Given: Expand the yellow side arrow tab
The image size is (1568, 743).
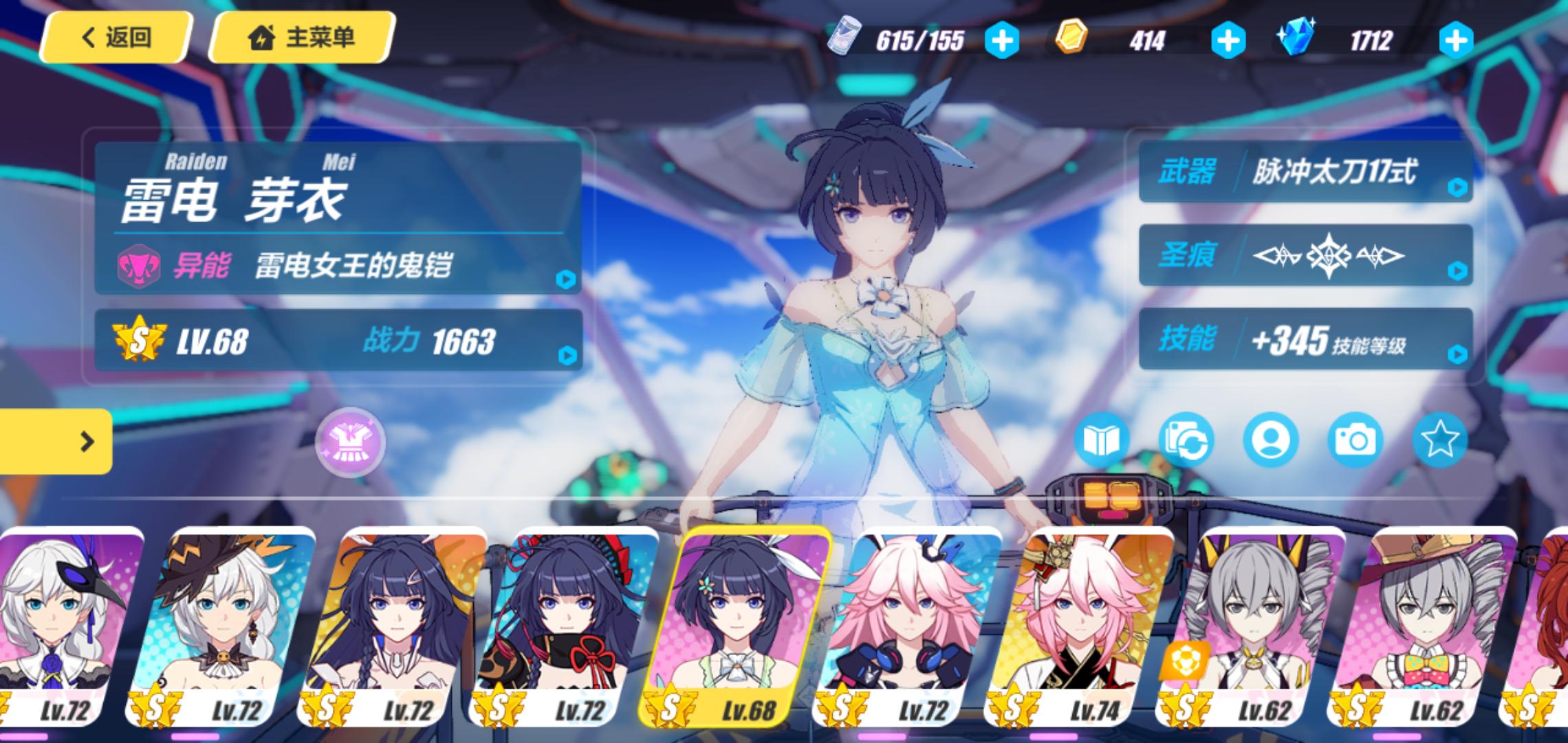Looking at the screenshot, I should pyautogui.click(x=56, y=442).
